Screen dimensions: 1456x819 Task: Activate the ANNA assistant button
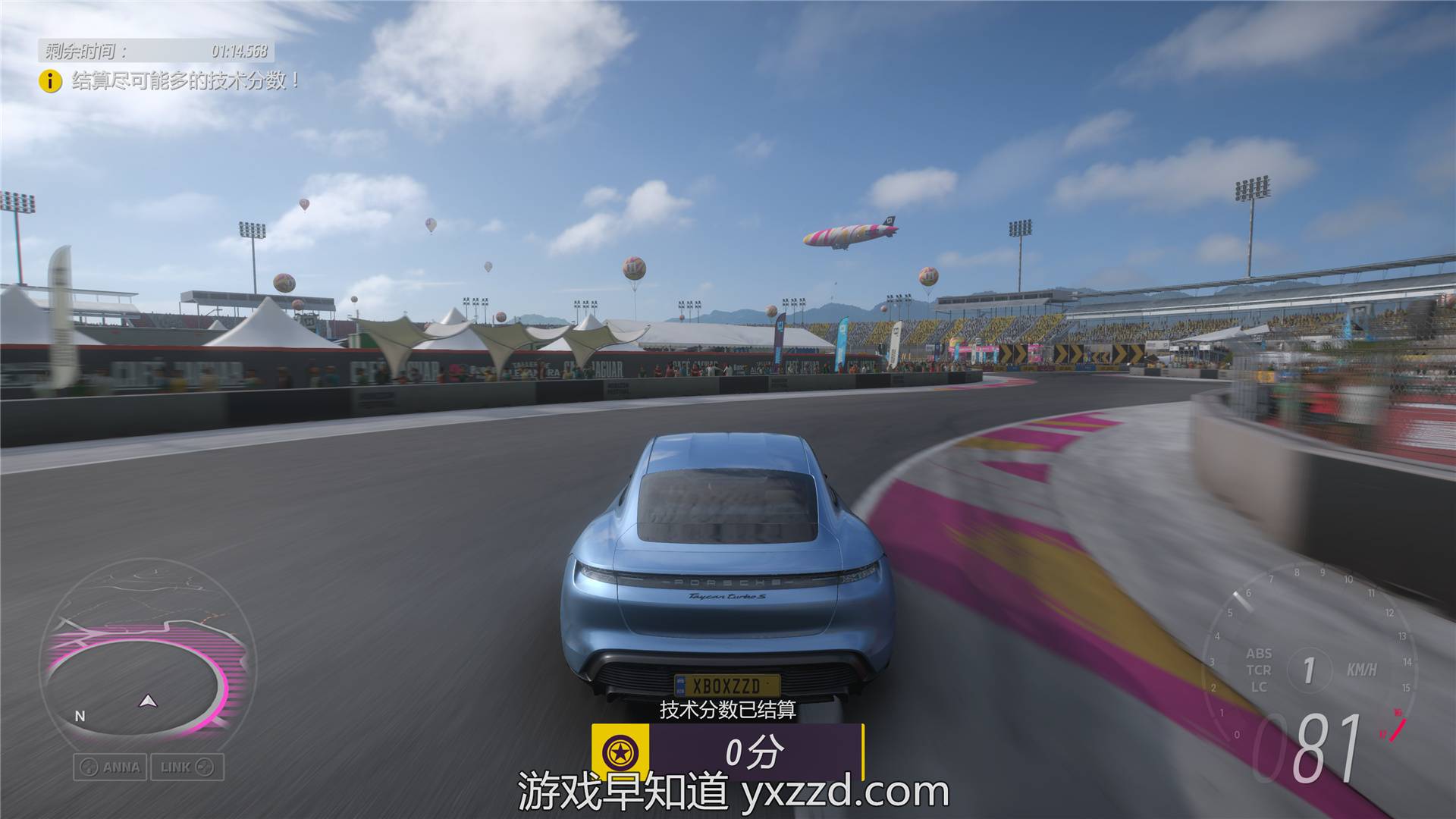pyautogui.click(x=111, y=767)
